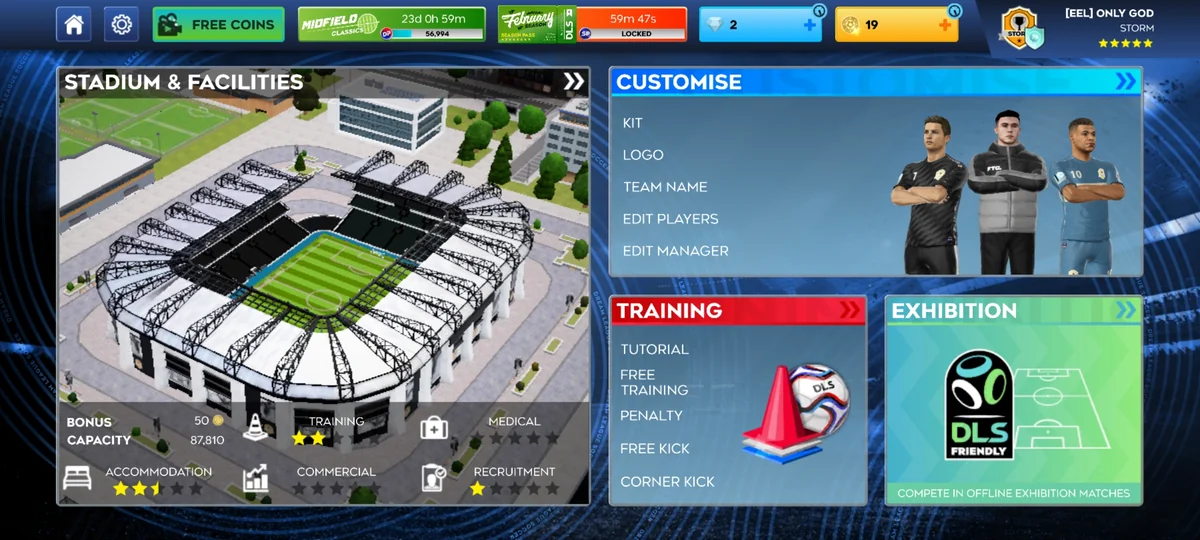Buy more gold coins with the plus
This screenshot has height=540, width=1200.
point(945,25)
